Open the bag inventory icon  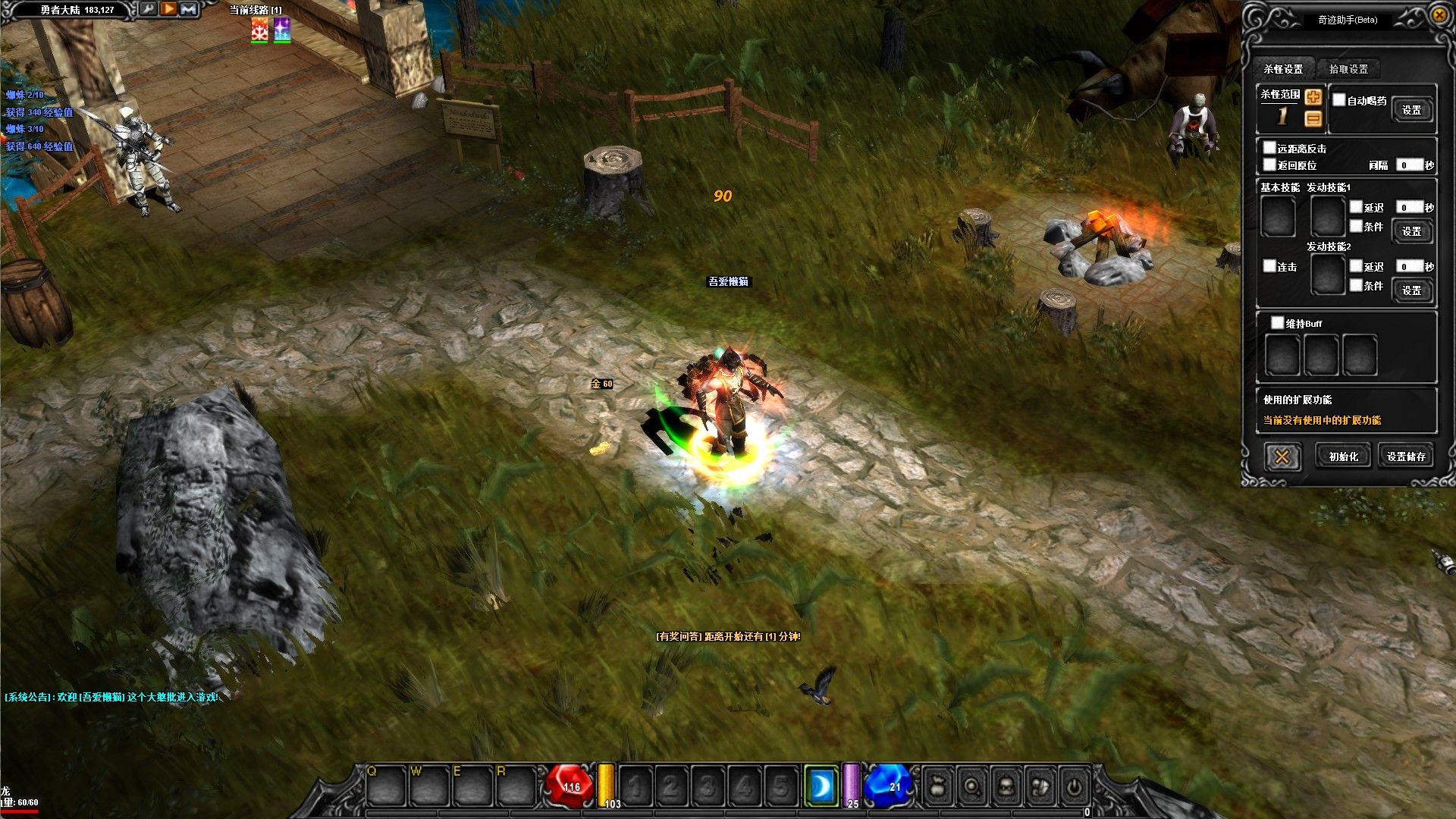pos(937,787)
